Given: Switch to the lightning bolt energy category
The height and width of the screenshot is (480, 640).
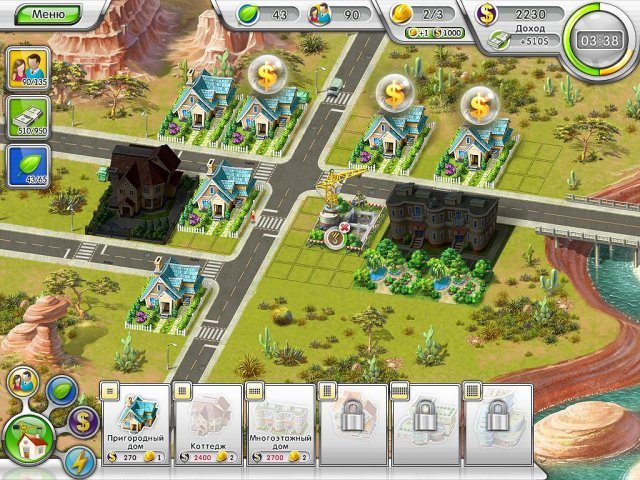Looking at the screenshot, I should click(79, 462).
